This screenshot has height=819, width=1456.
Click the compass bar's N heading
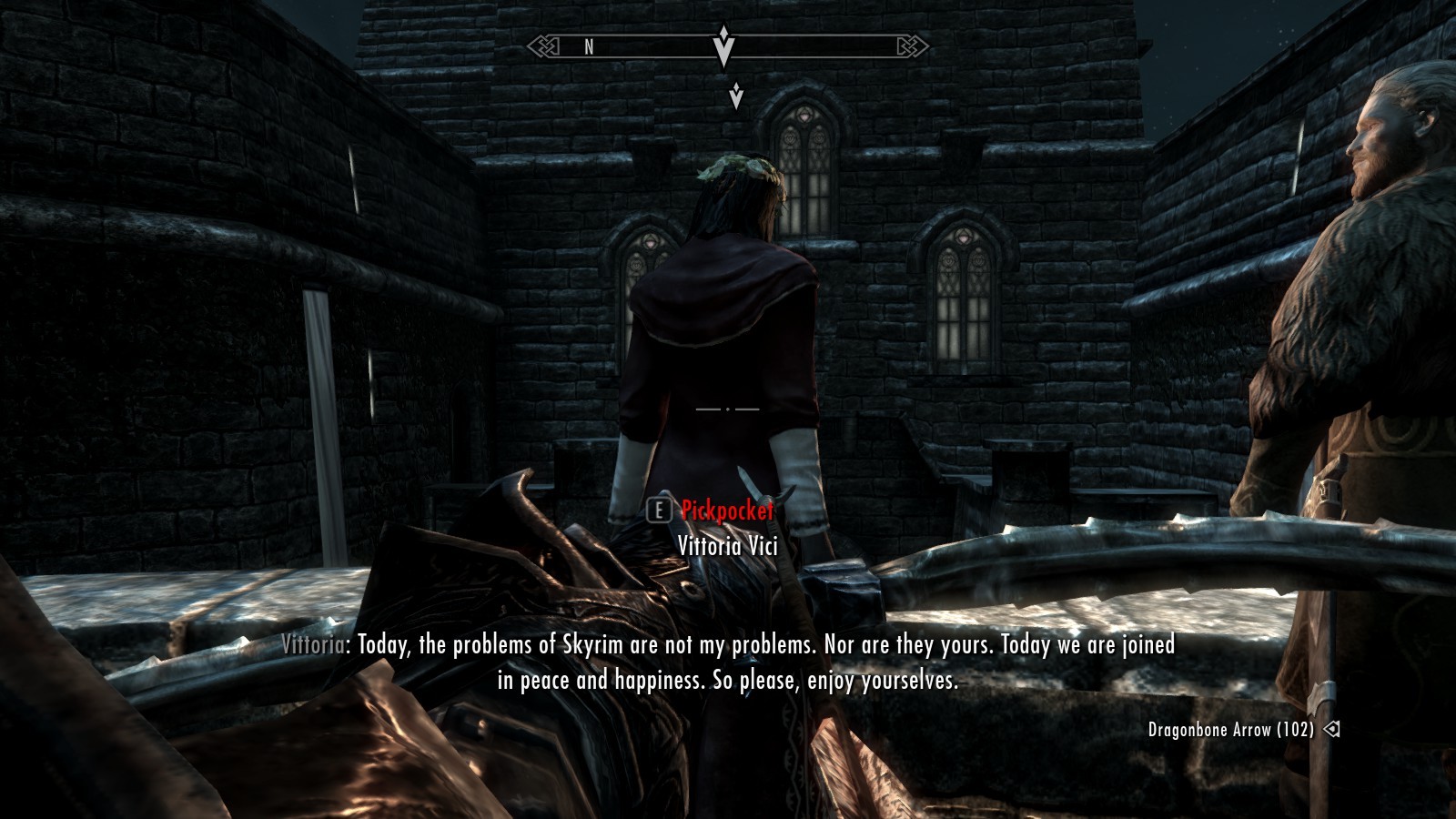click(x=589, y=46)
